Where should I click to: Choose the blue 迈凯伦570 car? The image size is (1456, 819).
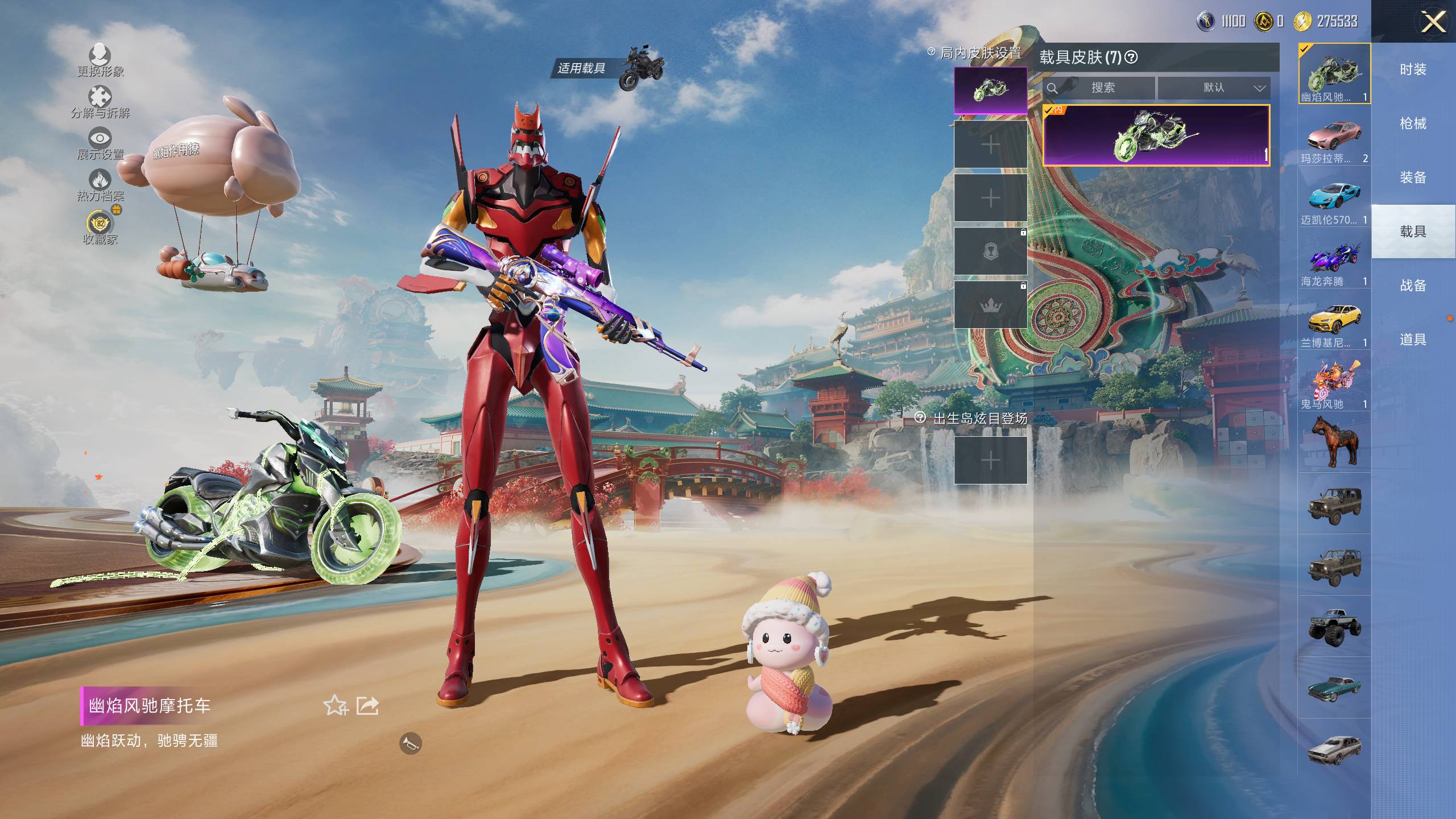pos(1334,197)
